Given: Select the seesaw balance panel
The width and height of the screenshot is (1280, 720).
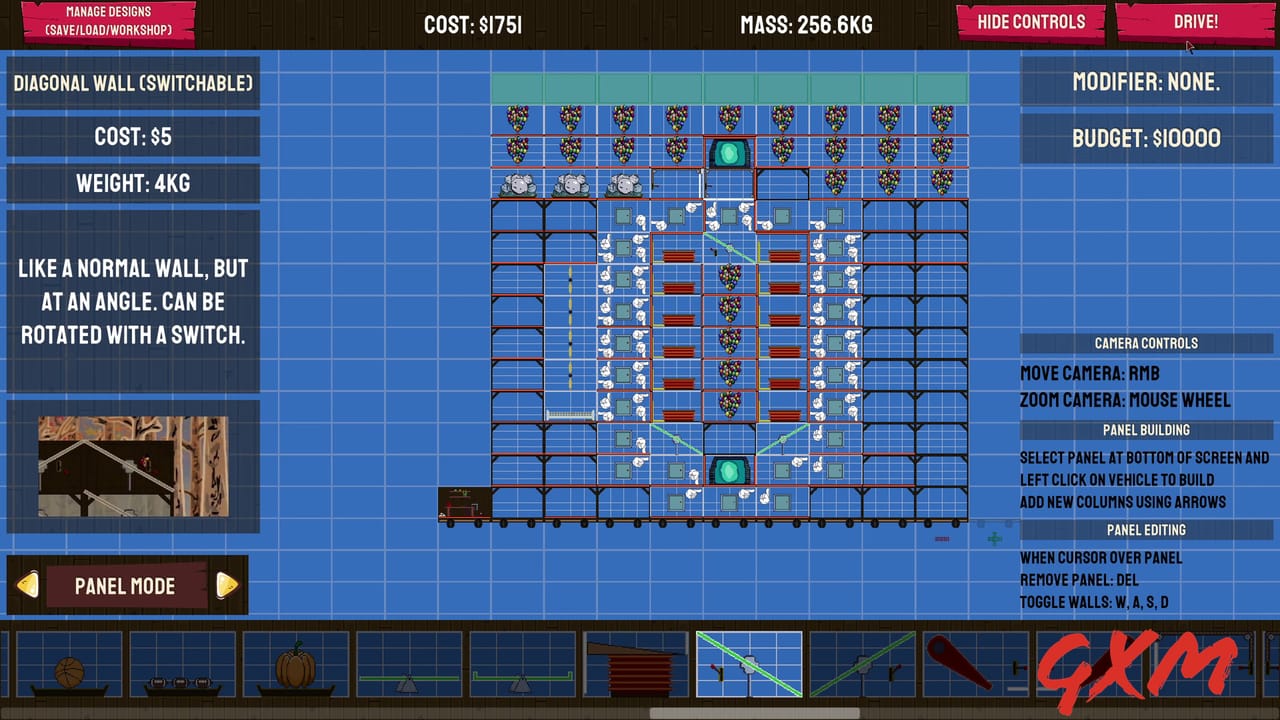Looking at the screenshot, I should click(x=410, y=665).
